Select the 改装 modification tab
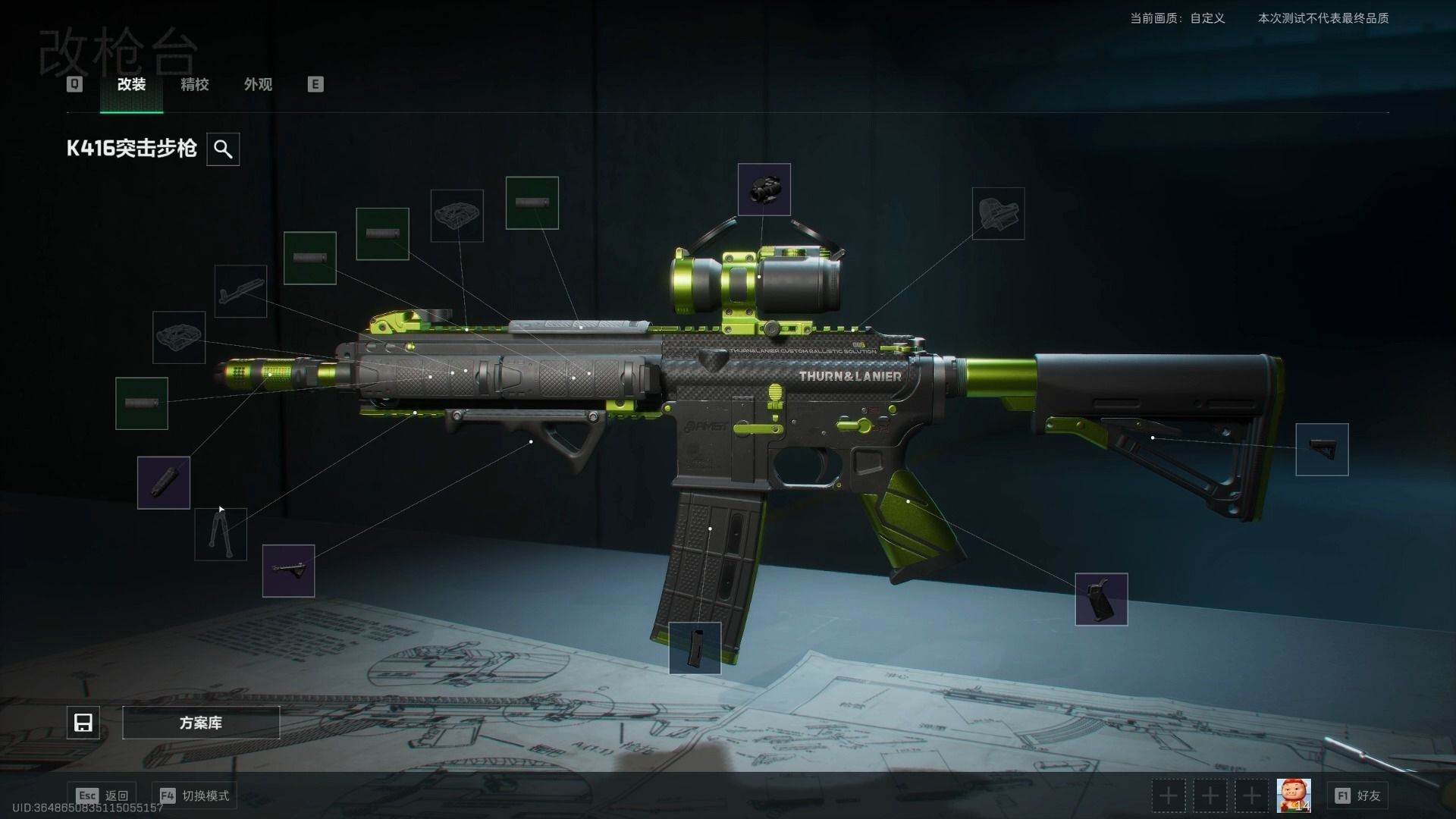Screen dimensions: 1456x819 [x=131, y=84]
